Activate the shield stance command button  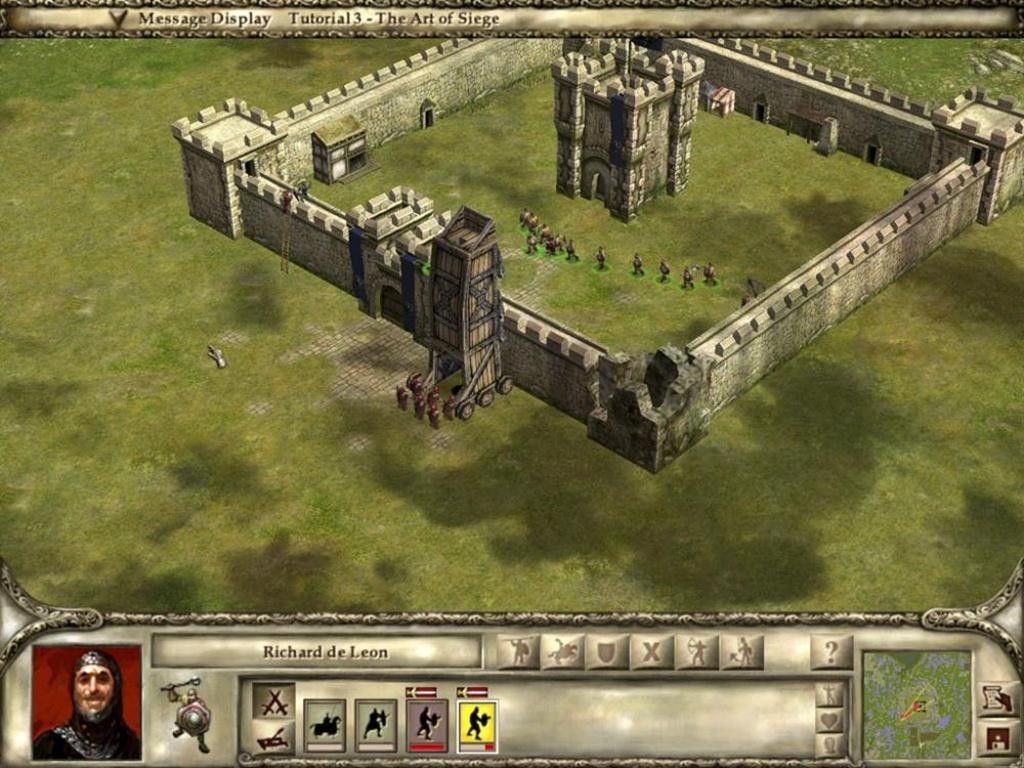point(608,653)
